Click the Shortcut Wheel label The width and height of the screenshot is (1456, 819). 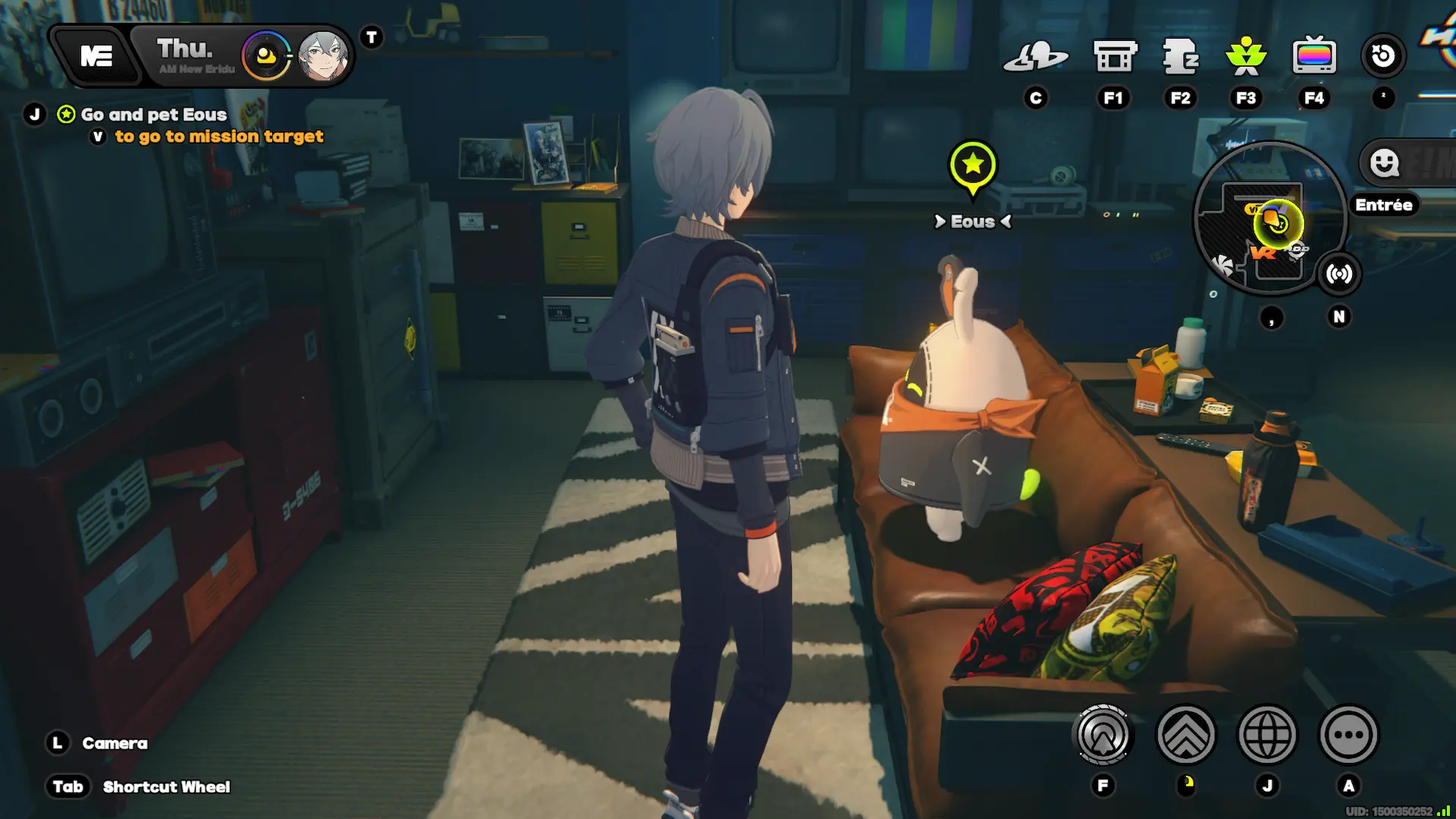click(x=166, y=787)
